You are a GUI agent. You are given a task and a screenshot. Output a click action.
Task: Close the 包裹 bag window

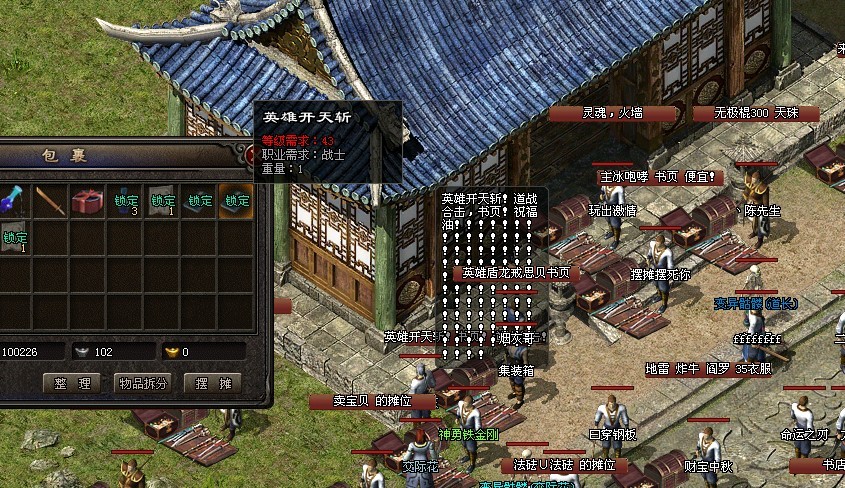coord(249,154)
